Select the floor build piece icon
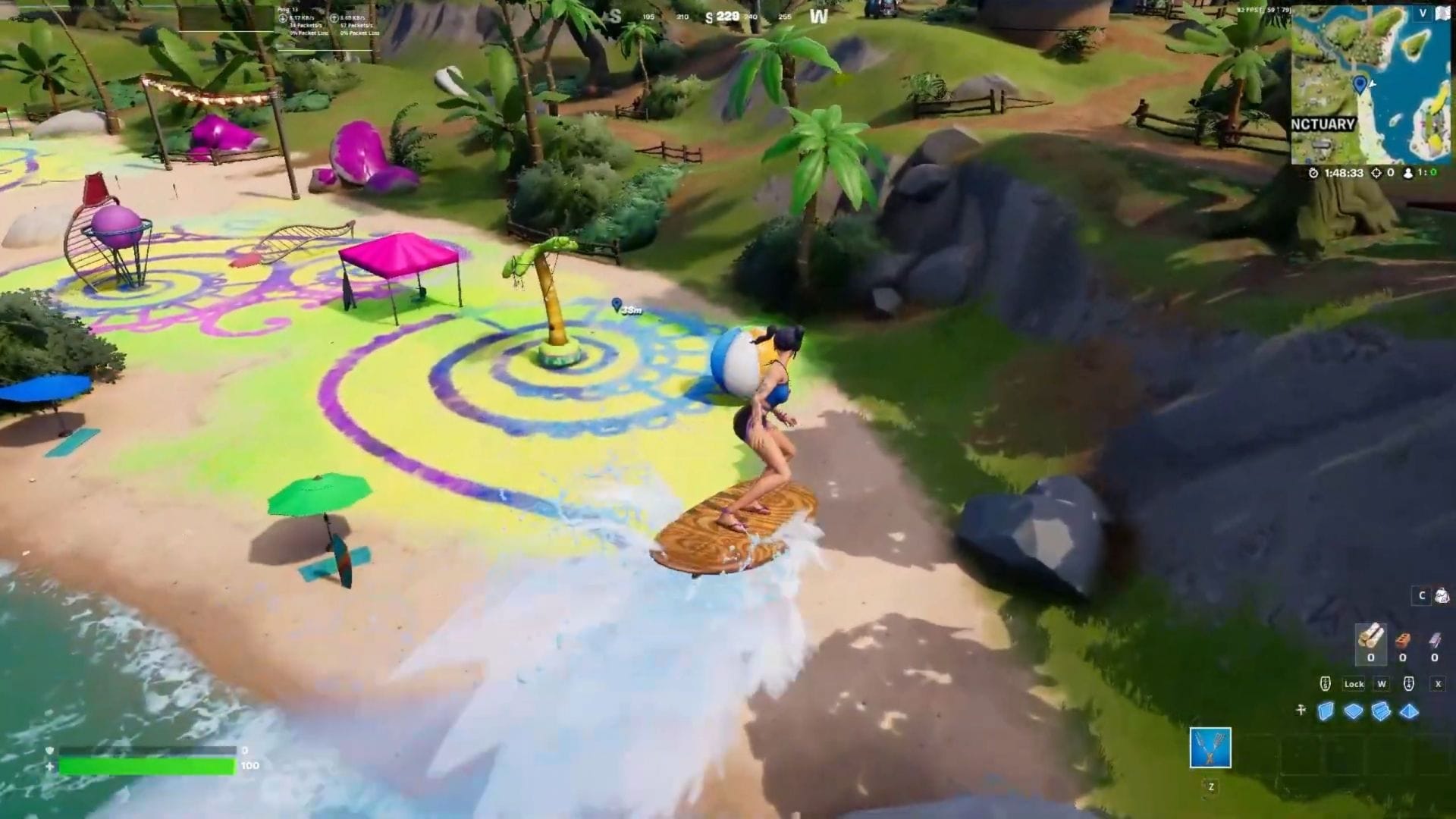Screen dimensions: 1456x819 coord(1354,711)
